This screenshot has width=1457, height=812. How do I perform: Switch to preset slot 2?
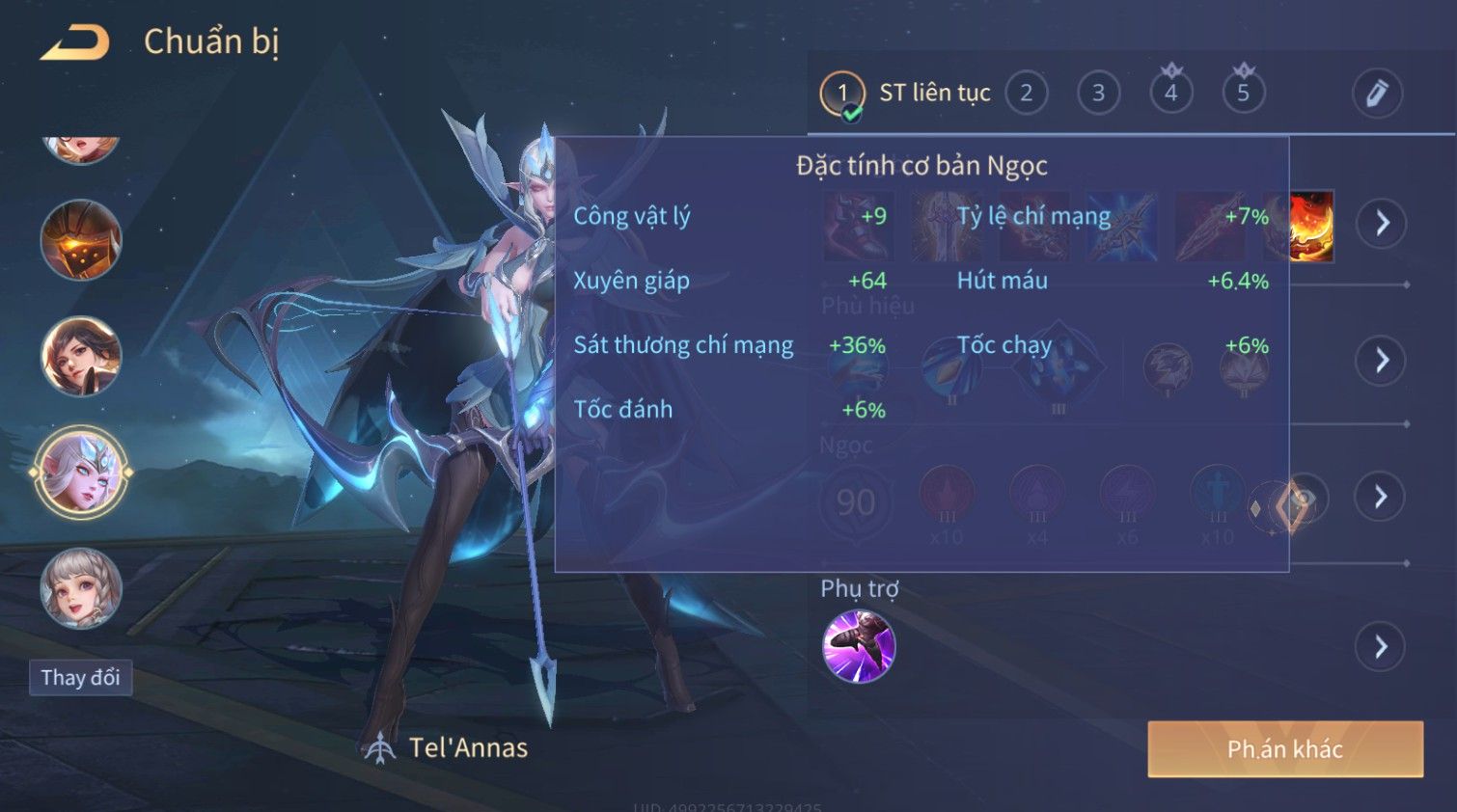point(1026,94)
